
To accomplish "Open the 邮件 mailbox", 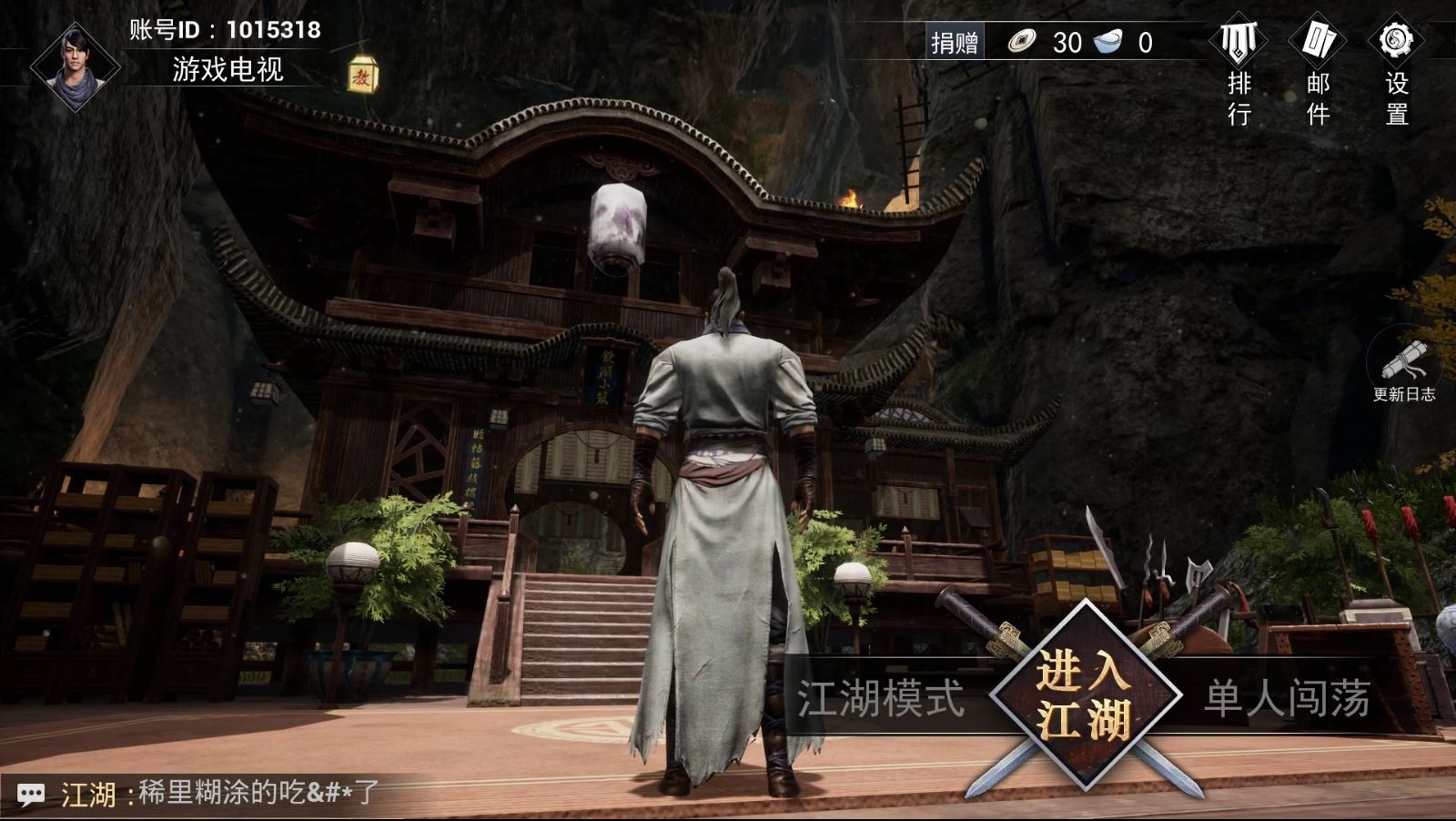I will pyautogui.click(x=1318, y=71).
